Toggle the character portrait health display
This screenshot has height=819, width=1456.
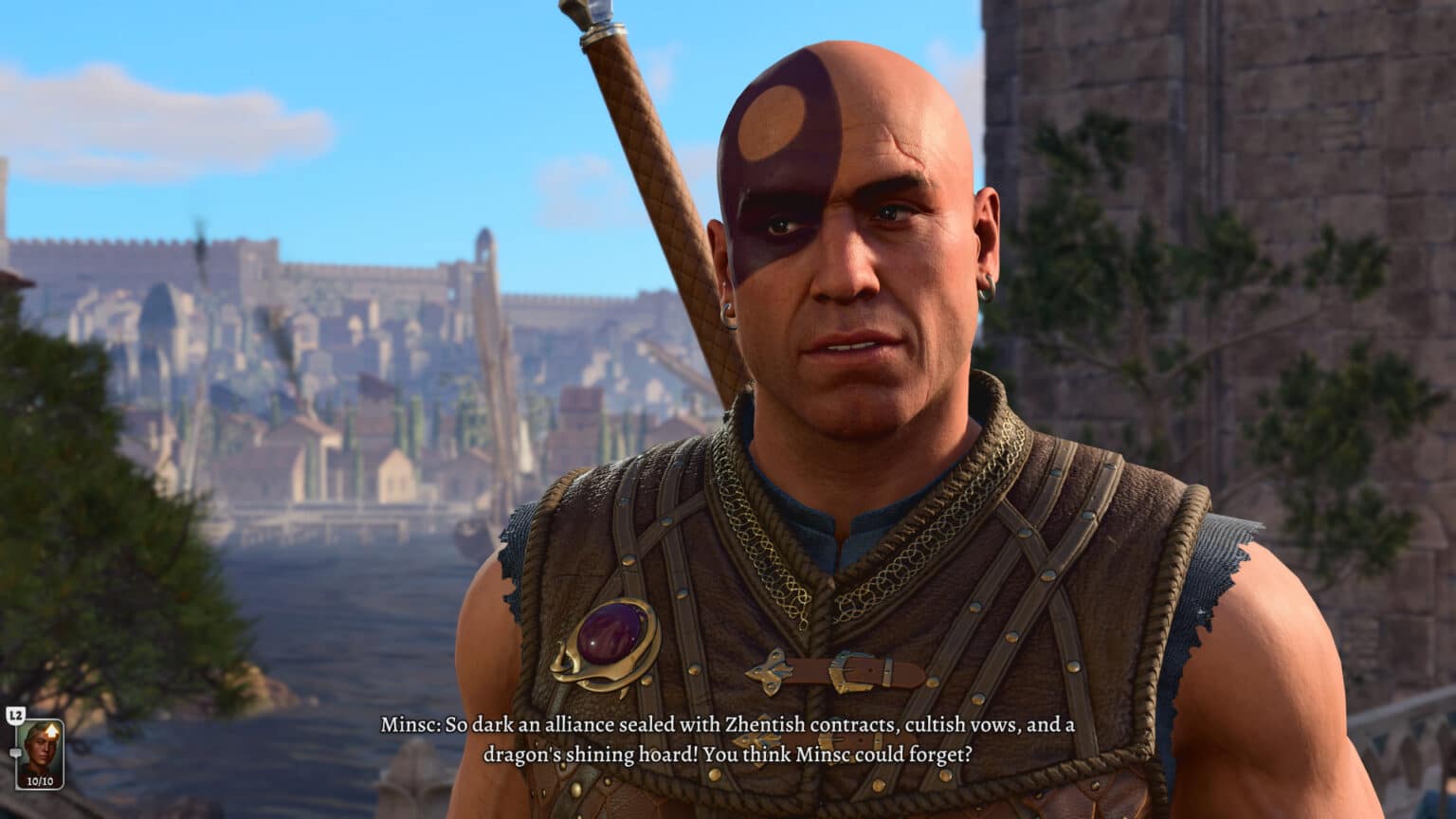tap(40, 780)
